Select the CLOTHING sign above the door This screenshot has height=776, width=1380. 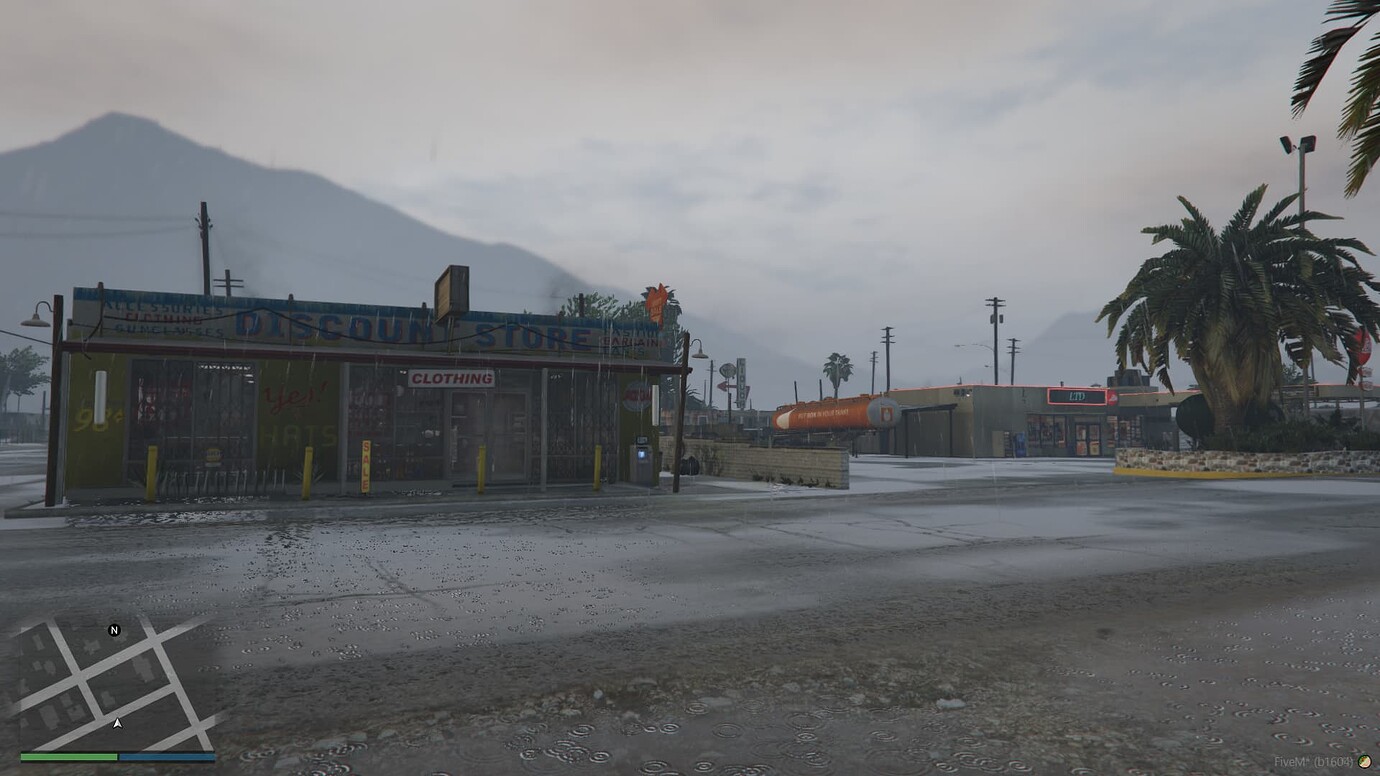point(449,378)
